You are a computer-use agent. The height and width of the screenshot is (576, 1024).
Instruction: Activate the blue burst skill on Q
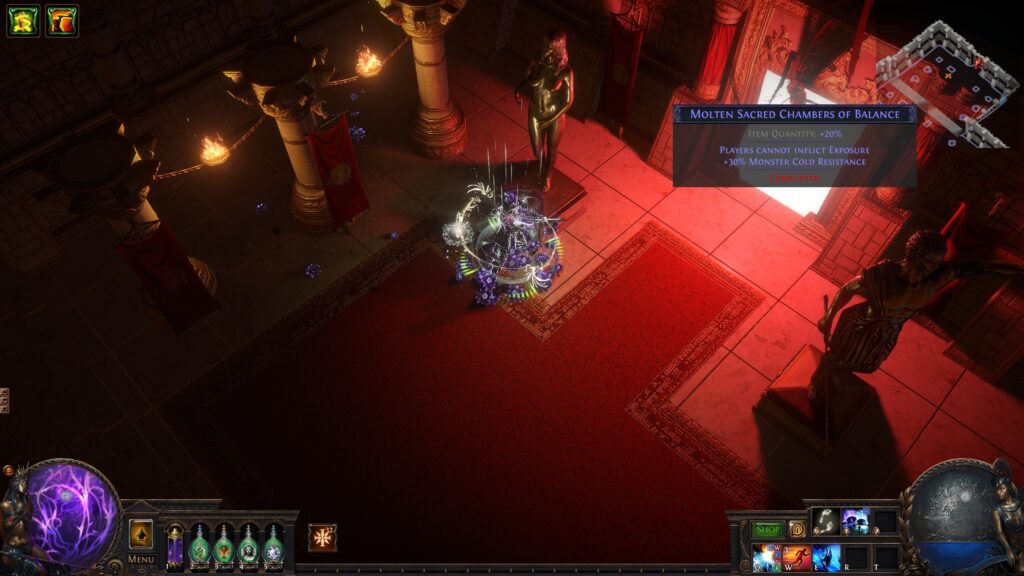(766, 557)
